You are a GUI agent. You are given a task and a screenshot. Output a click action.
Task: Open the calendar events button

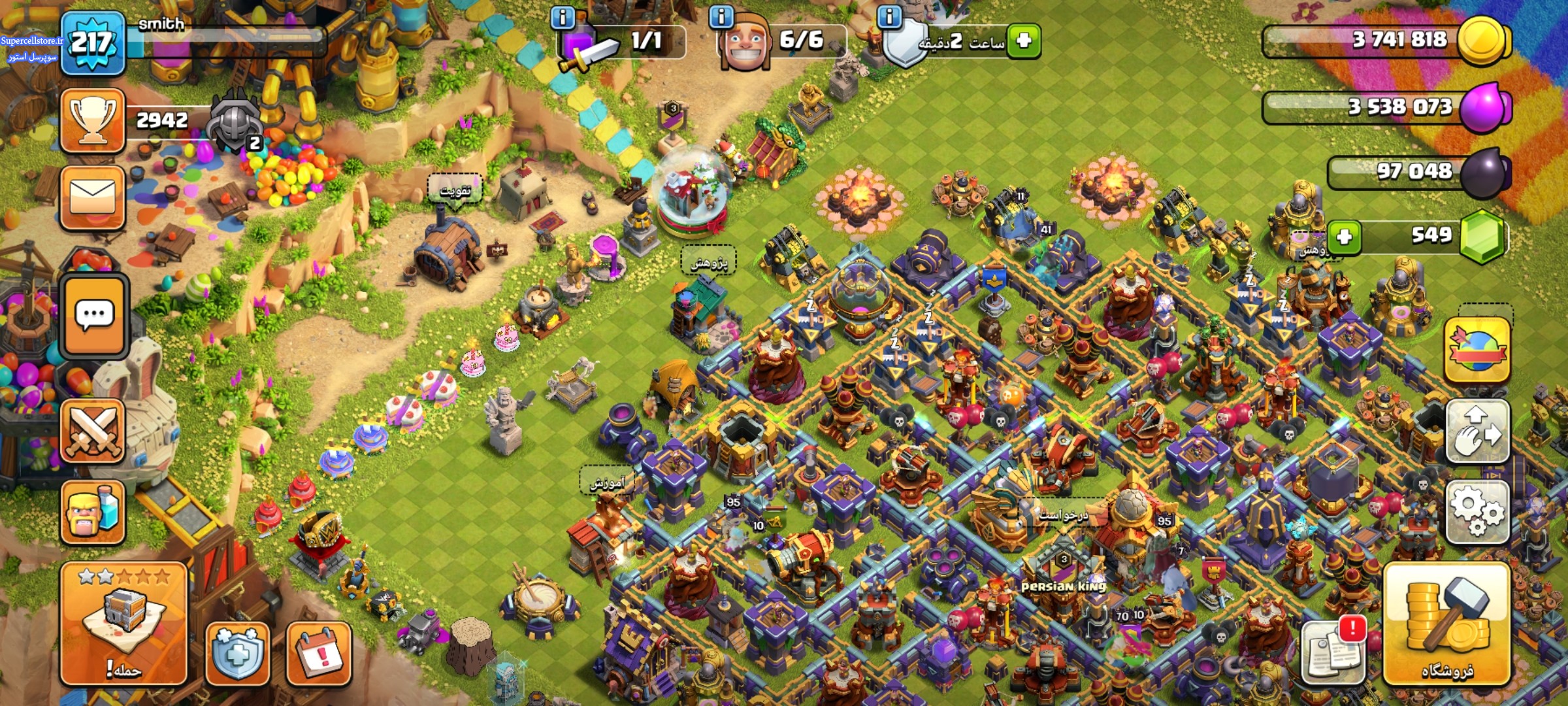(319, 654)
